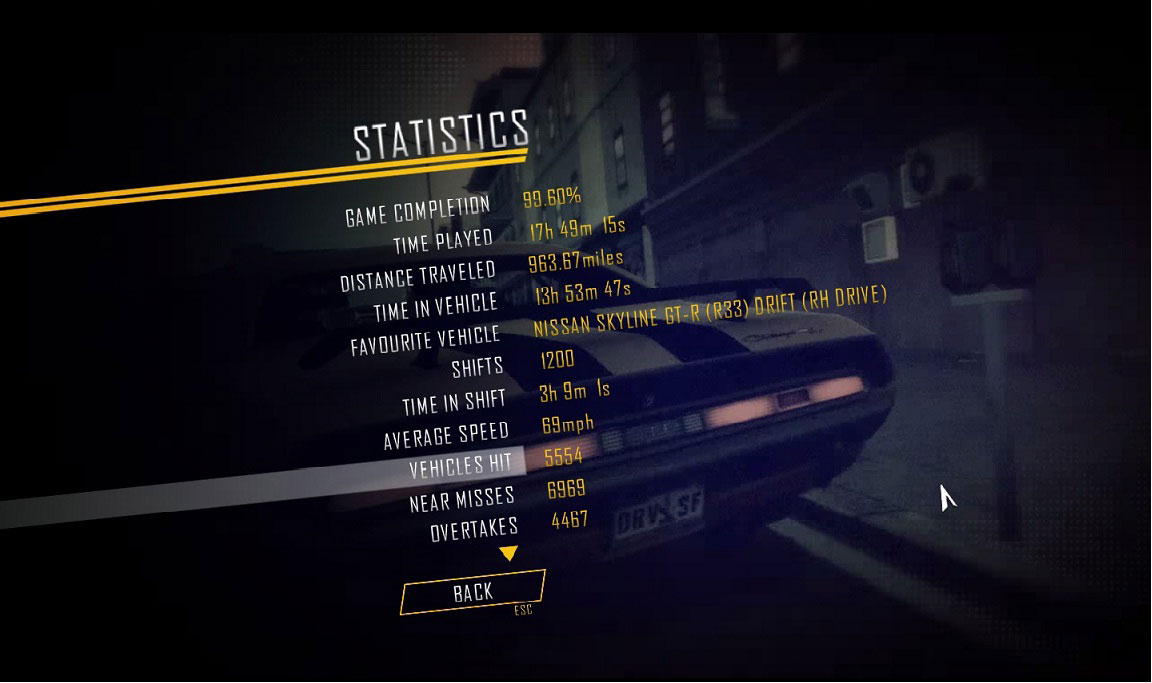Image resolution: width=1152 pixels, height=683 pixels.
Task: Pick the Favourite Vehicle entry
Action: (x=425, y=341)
